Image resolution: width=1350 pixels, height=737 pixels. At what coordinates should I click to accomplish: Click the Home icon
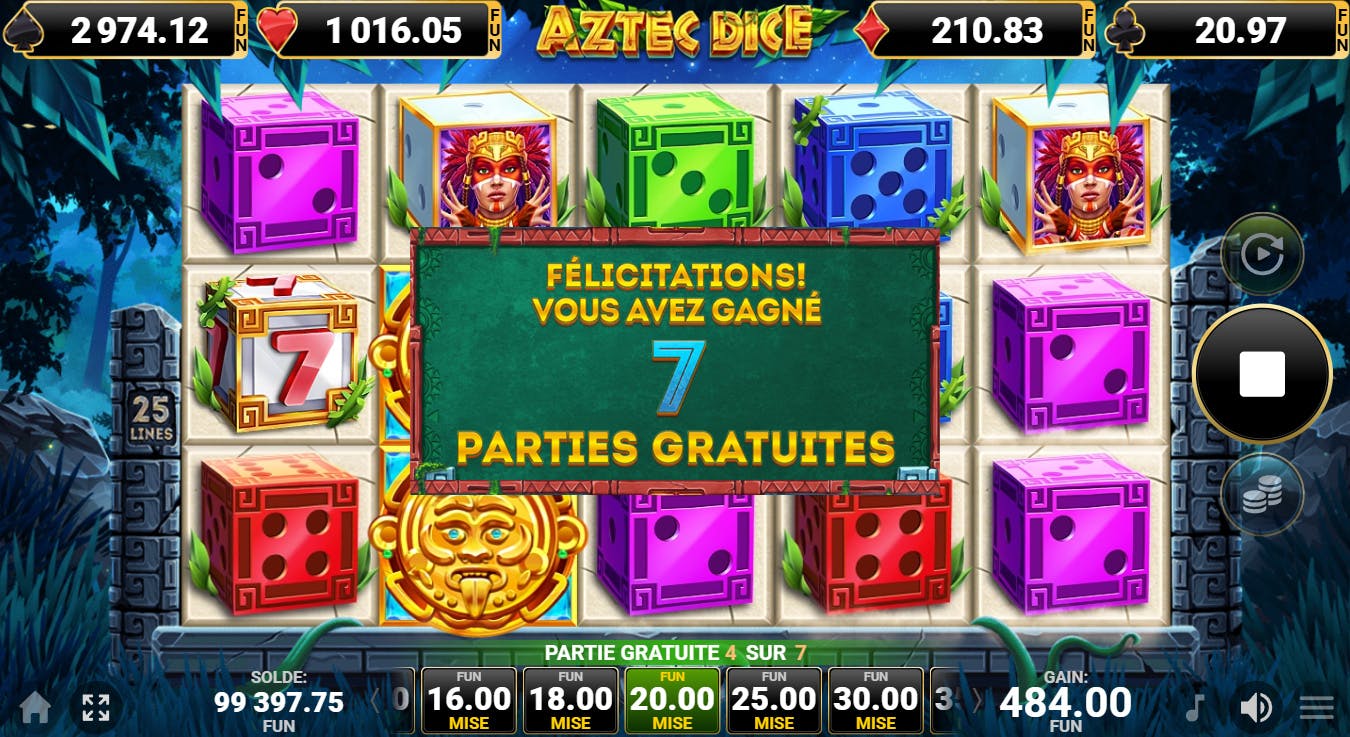[36, 707]
